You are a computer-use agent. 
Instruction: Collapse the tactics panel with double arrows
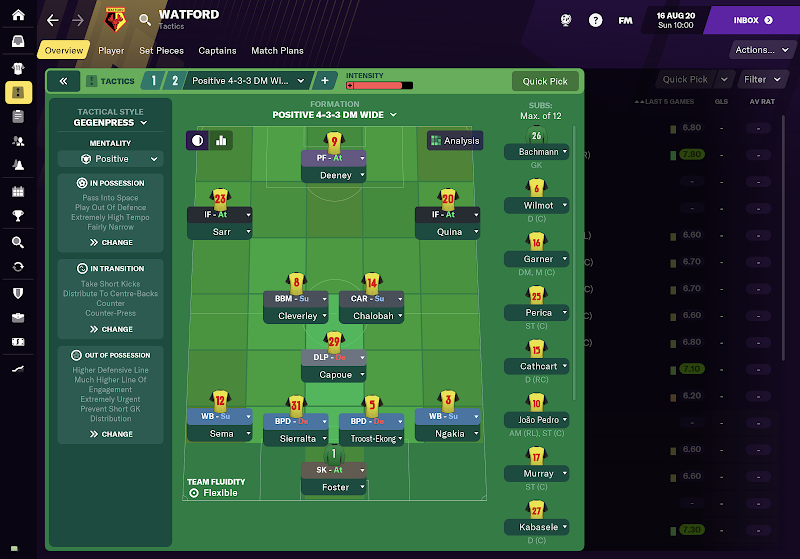tap(62, 81)
